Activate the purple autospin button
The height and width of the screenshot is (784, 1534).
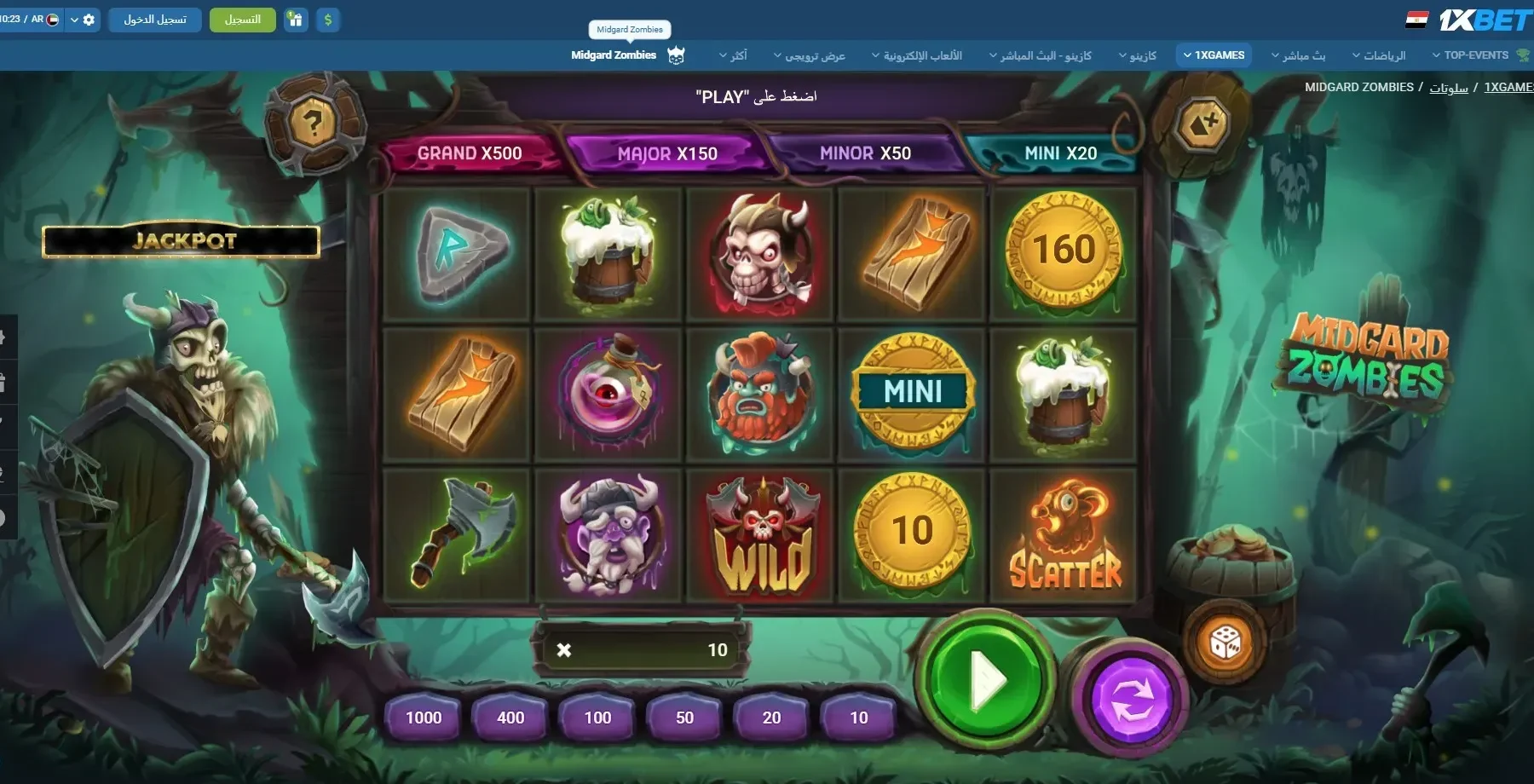[1131, 699]
